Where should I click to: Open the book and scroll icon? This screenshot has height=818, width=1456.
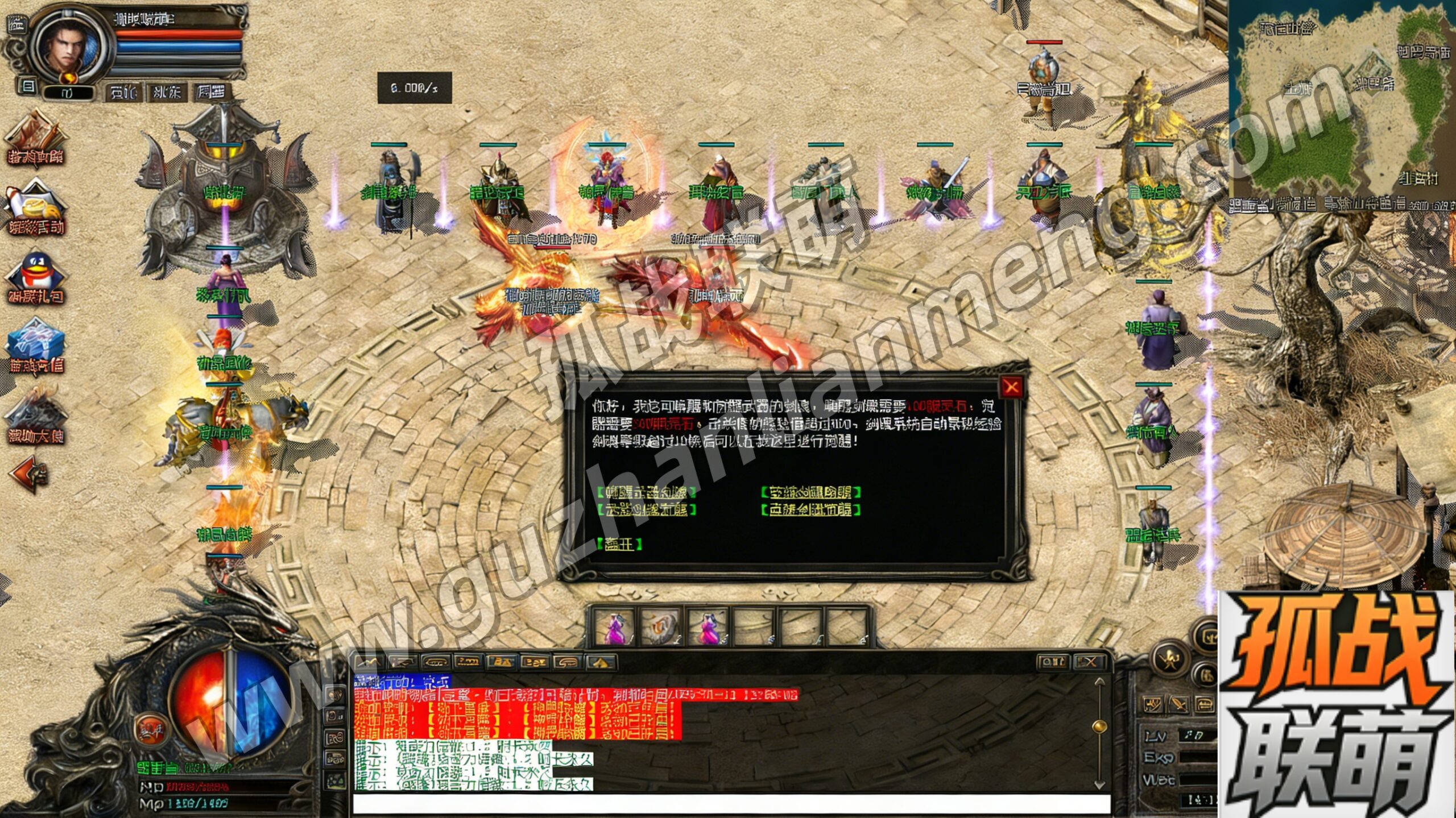point(36,139)
